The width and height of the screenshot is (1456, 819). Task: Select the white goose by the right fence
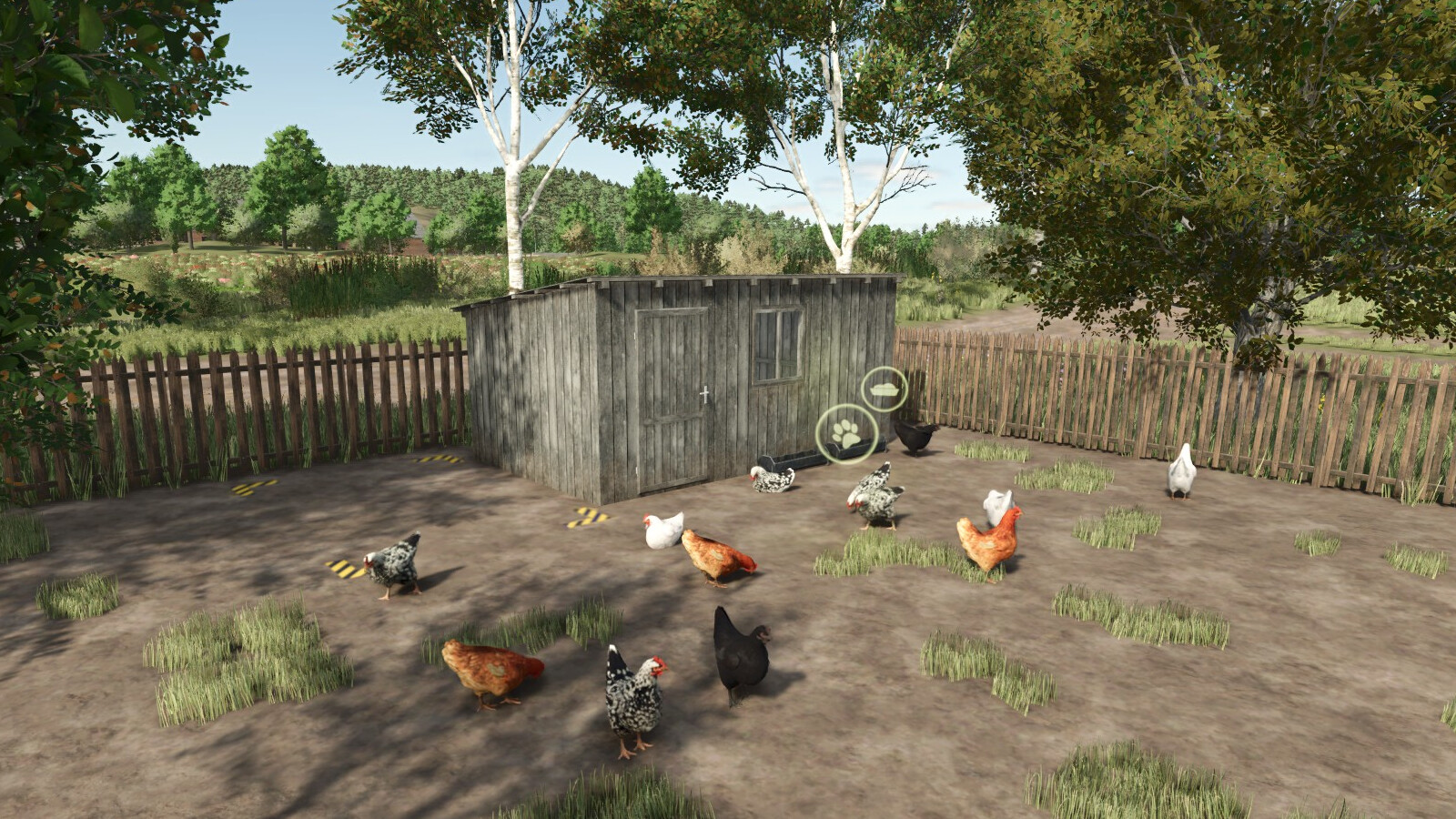coord(1183,473)
